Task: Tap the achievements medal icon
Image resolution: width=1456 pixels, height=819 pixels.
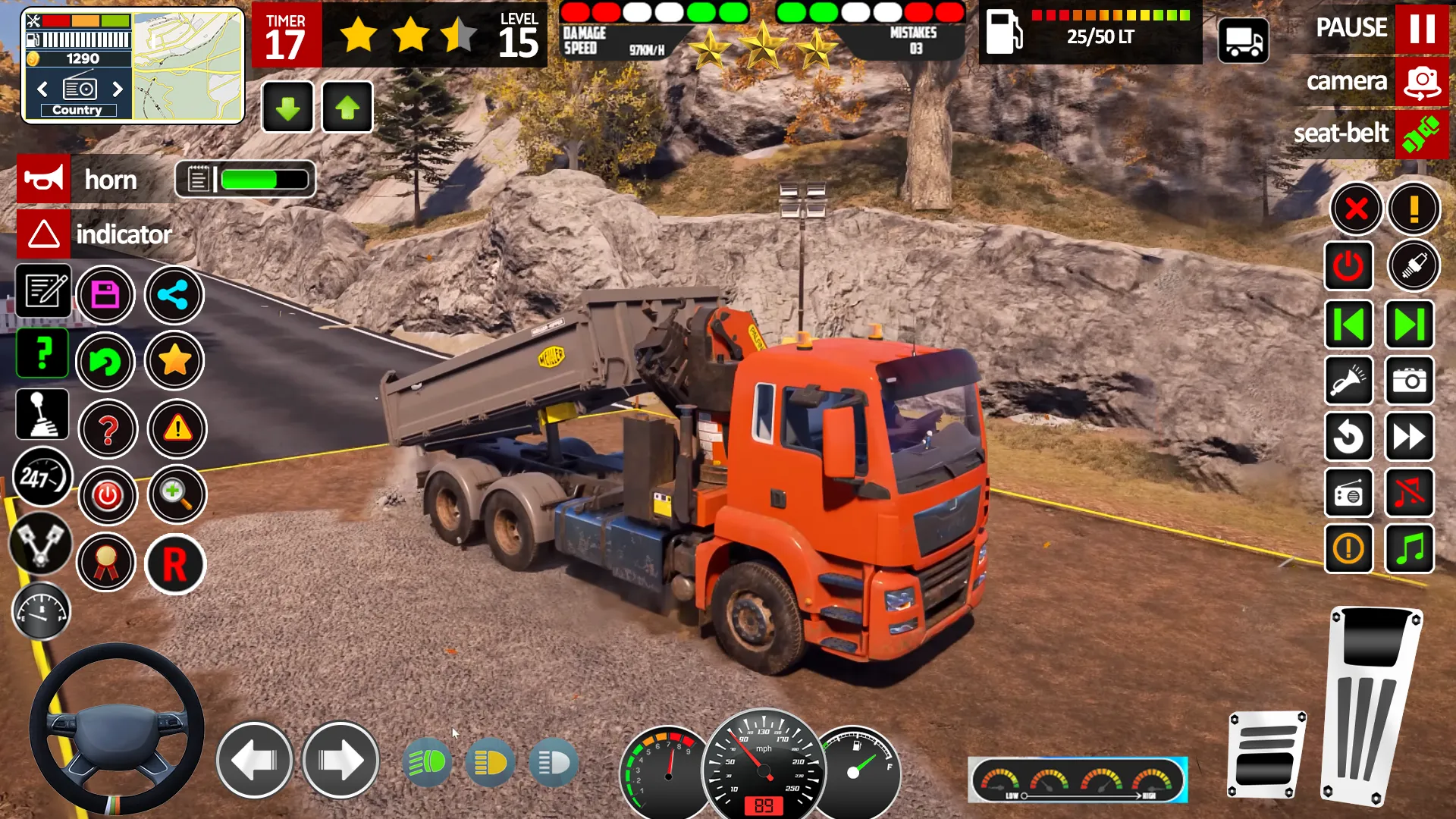Action: click(106, 563)
